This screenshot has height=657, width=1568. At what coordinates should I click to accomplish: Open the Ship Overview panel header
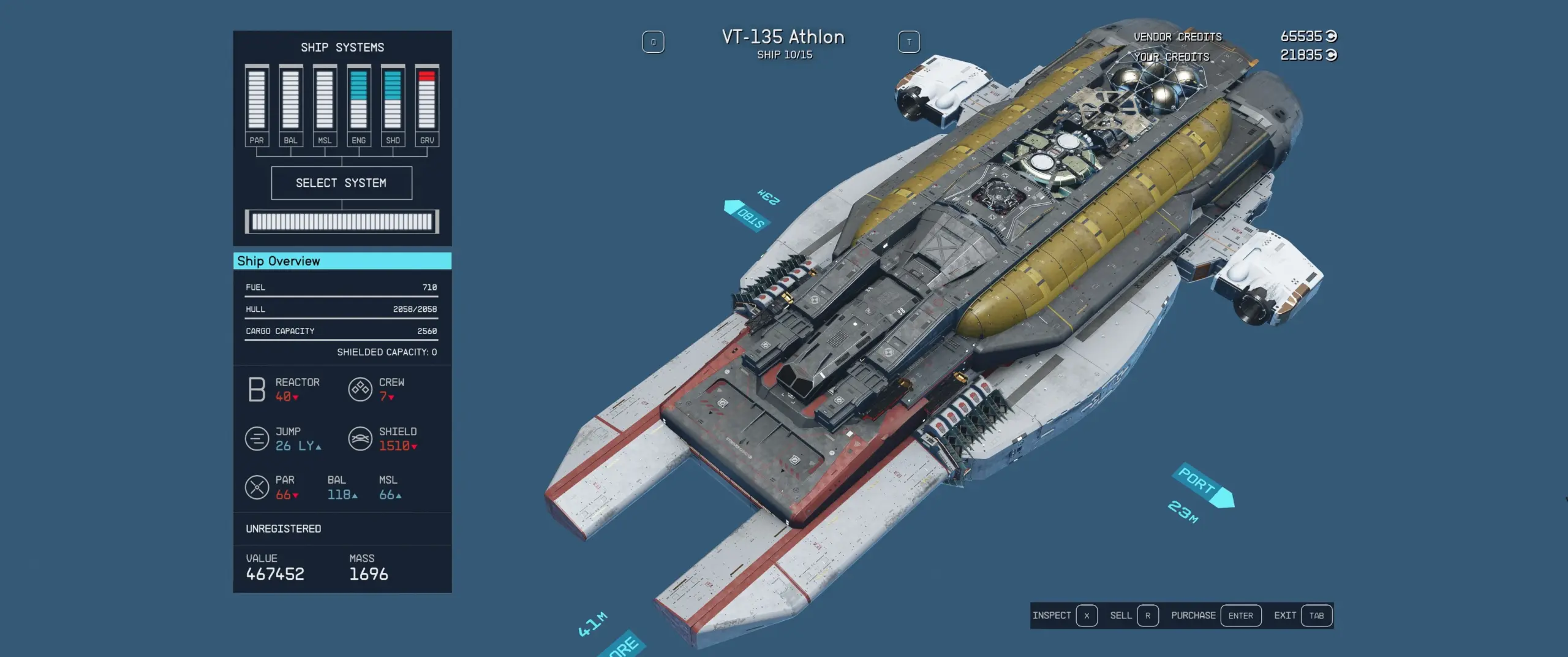coord(342,261)
